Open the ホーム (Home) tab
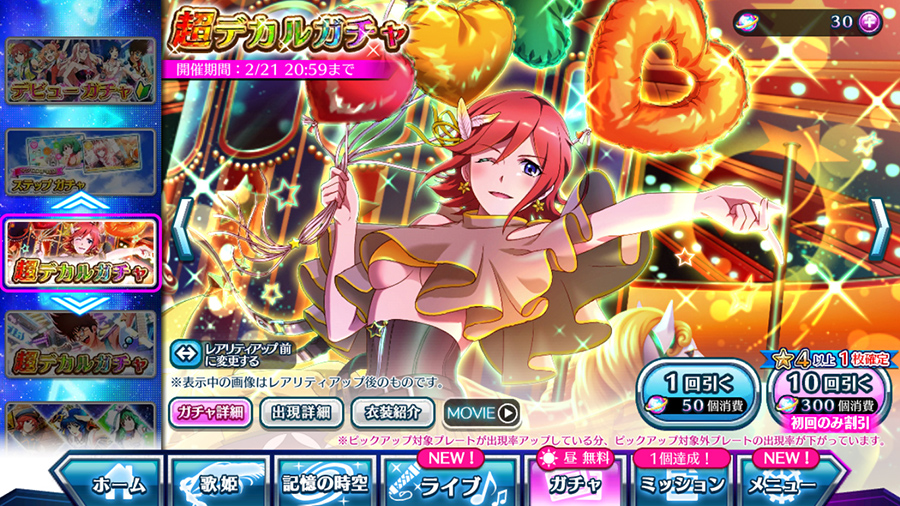 click(105, 483)
